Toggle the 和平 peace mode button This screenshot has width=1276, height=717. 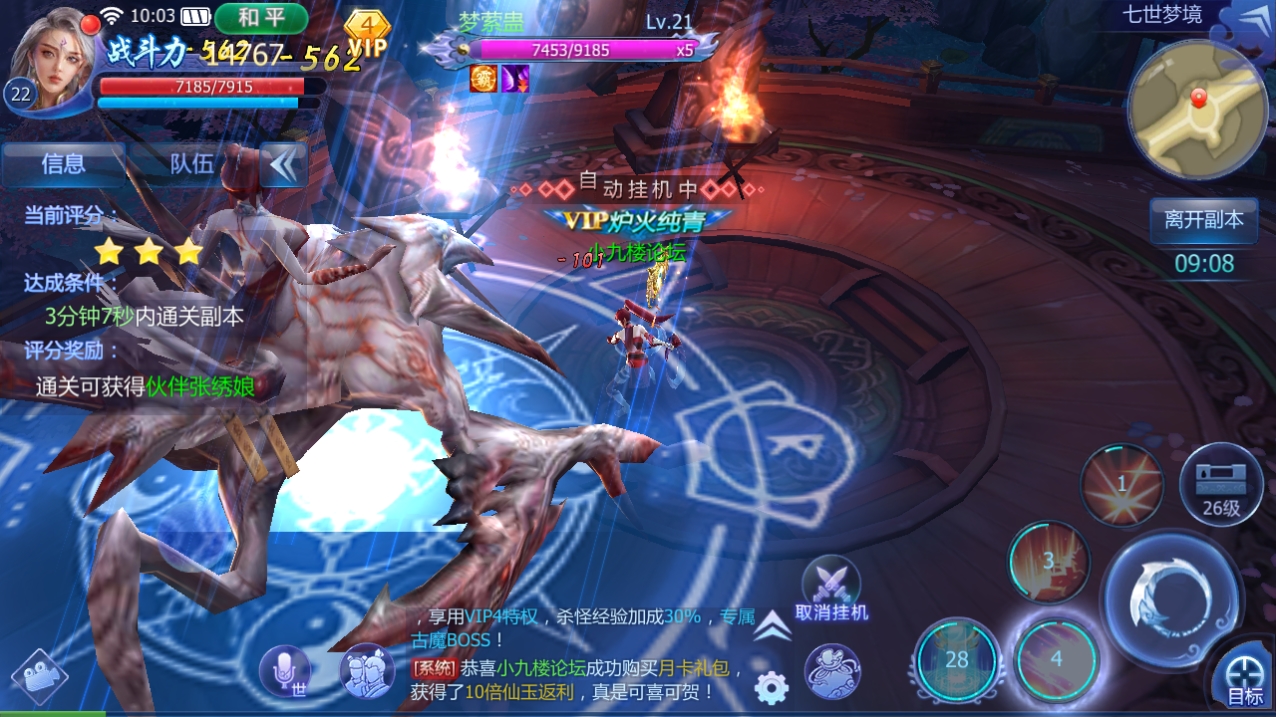click(260, 18)
